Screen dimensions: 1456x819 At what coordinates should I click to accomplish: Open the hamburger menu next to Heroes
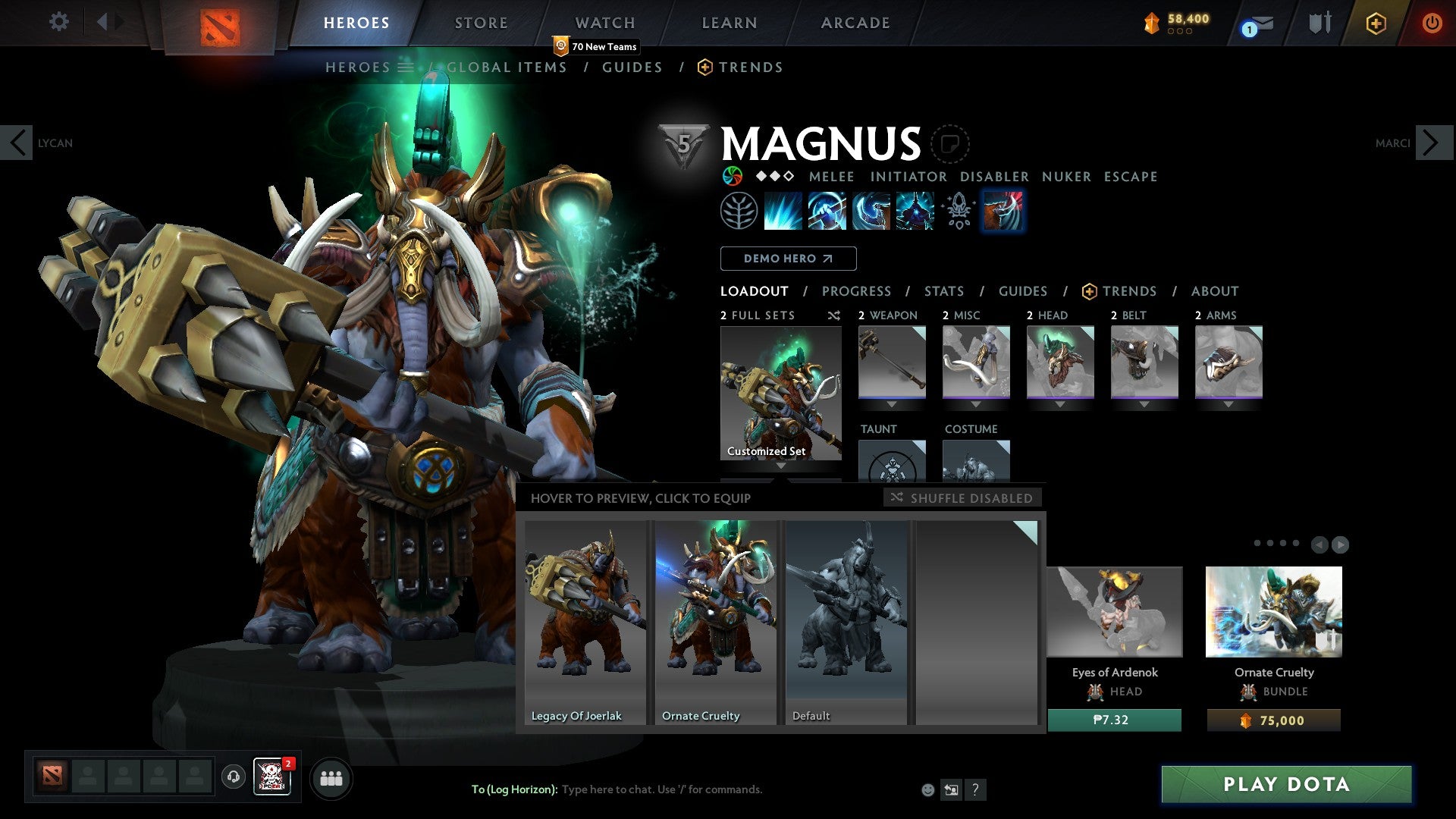pos(406,67)
